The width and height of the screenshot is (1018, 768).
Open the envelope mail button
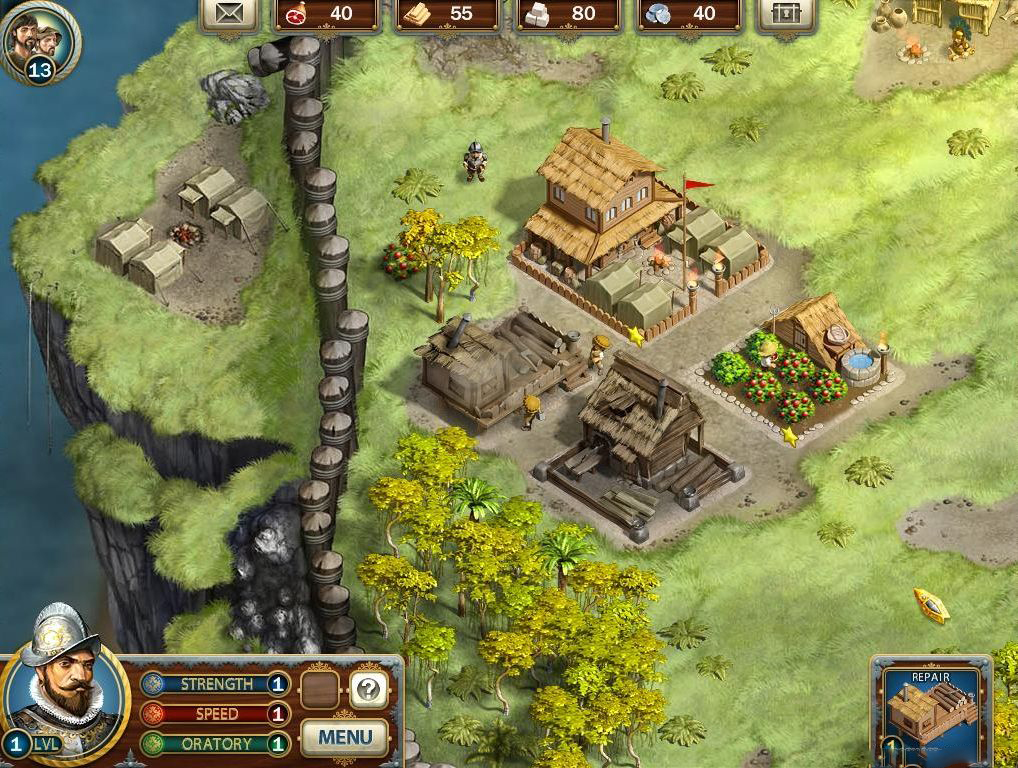point(230,14)
